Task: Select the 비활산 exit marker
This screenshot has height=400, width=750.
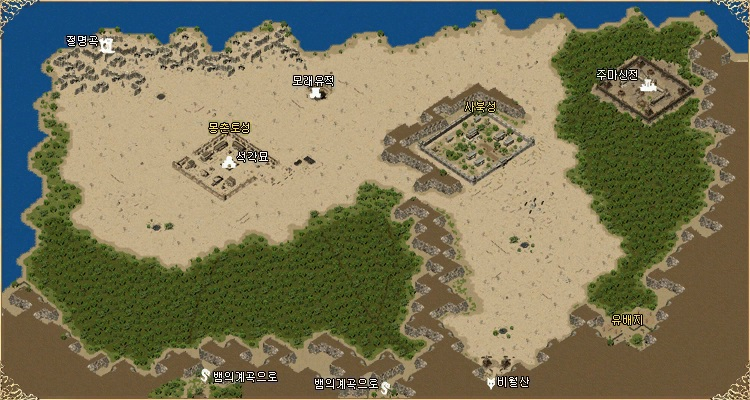Action: point(490,382)
